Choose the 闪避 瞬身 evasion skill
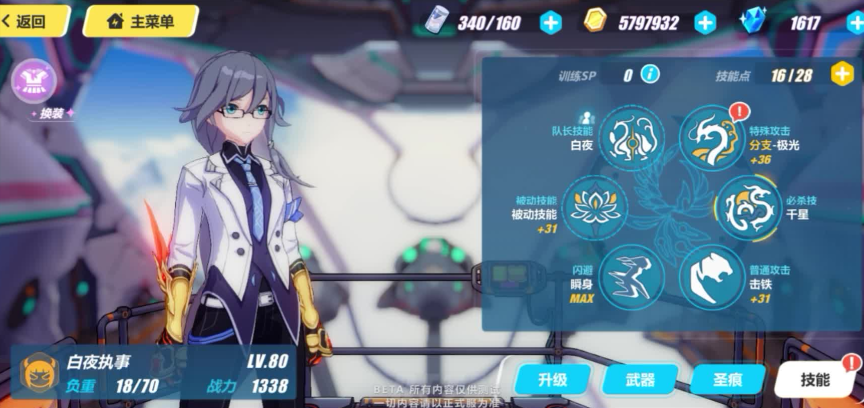Viewport: 864px width, 408px height. (x=632, y=274)
